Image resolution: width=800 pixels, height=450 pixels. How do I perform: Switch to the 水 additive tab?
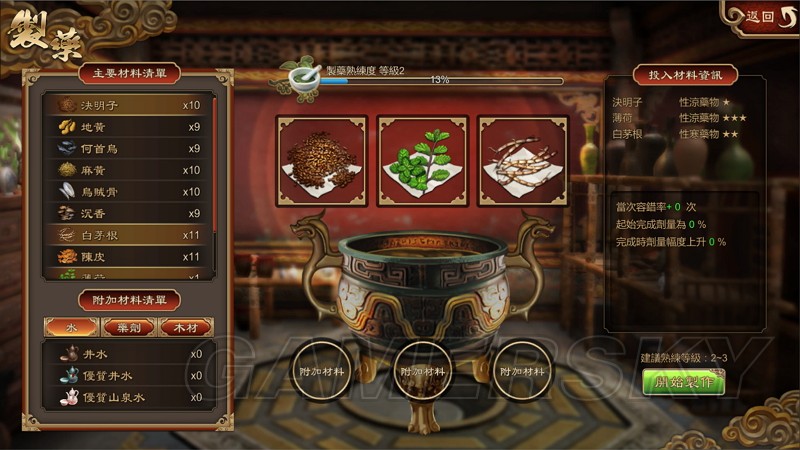(x=71, y=327)
